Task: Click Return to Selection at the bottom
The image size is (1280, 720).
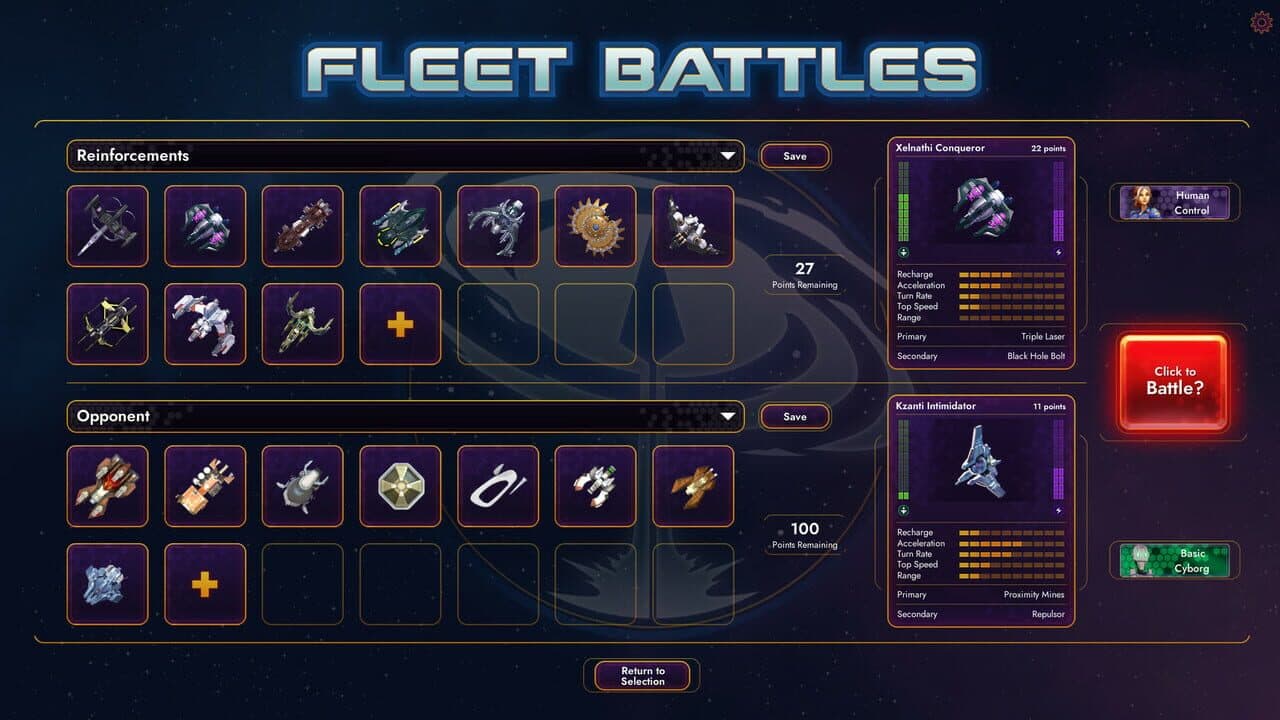Action: click(x=641, y=675)
